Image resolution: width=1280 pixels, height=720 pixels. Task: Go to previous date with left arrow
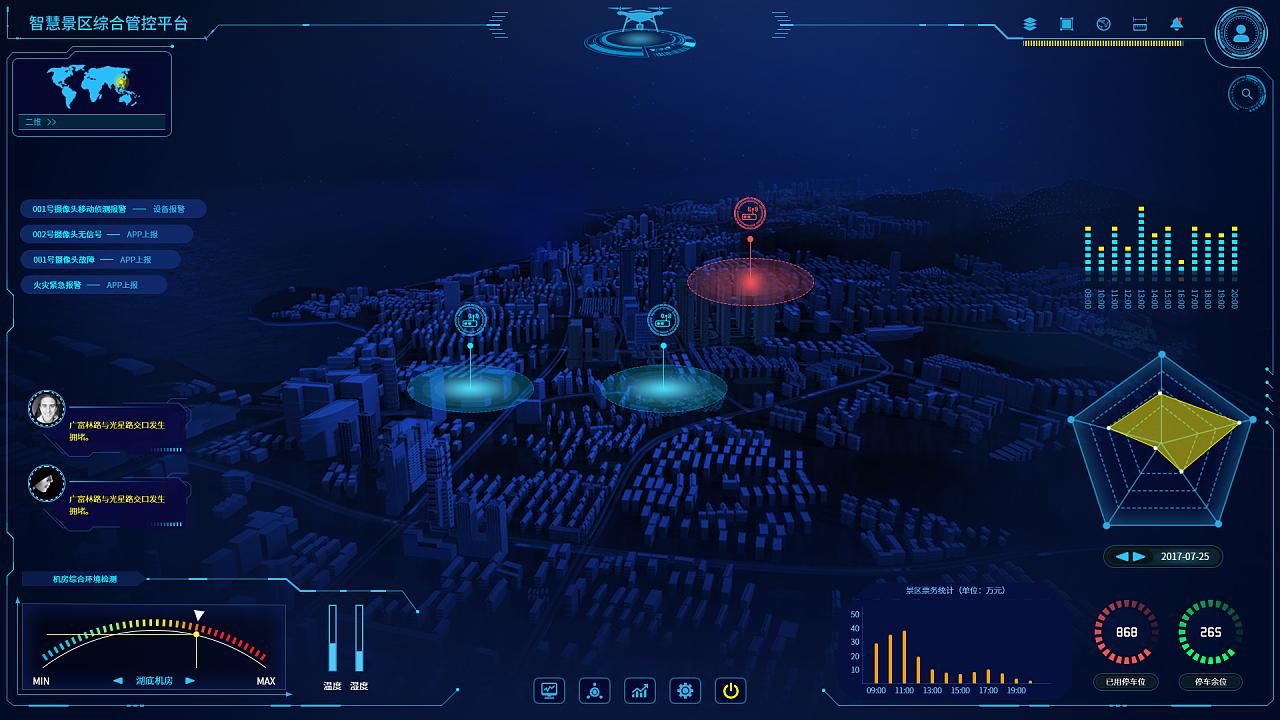[x=1122, y=557]
